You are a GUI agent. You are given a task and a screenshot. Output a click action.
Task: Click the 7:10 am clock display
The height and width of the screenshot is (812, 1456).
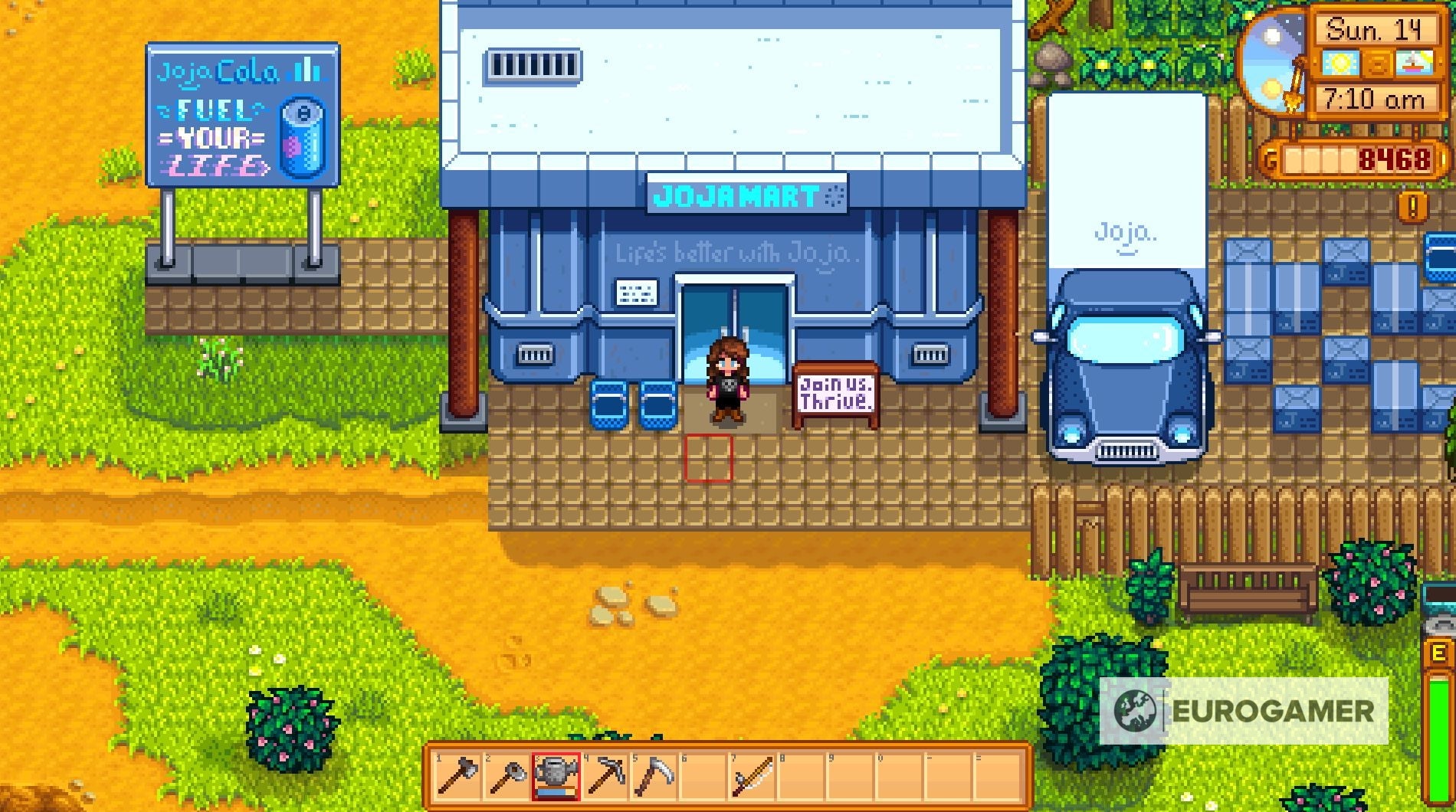(x=1377, y=98)
